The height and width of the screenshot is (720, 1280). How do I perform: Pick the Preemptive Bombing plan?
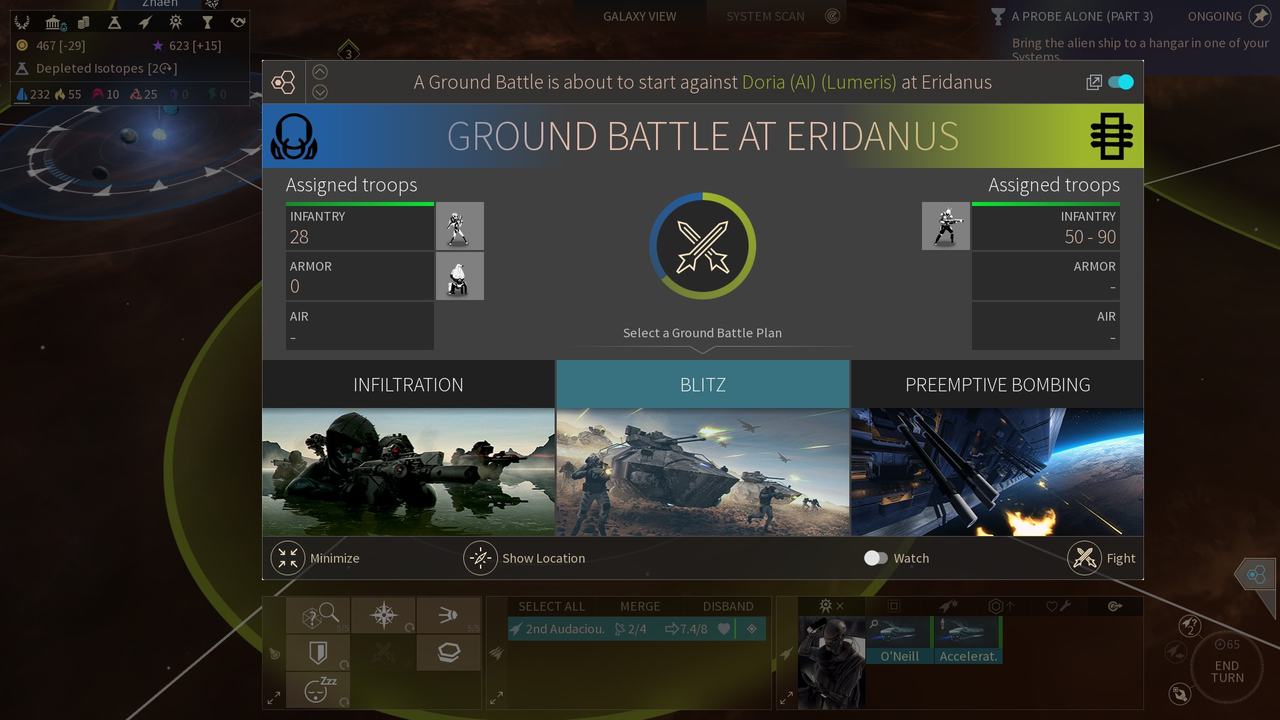point(997,448)
